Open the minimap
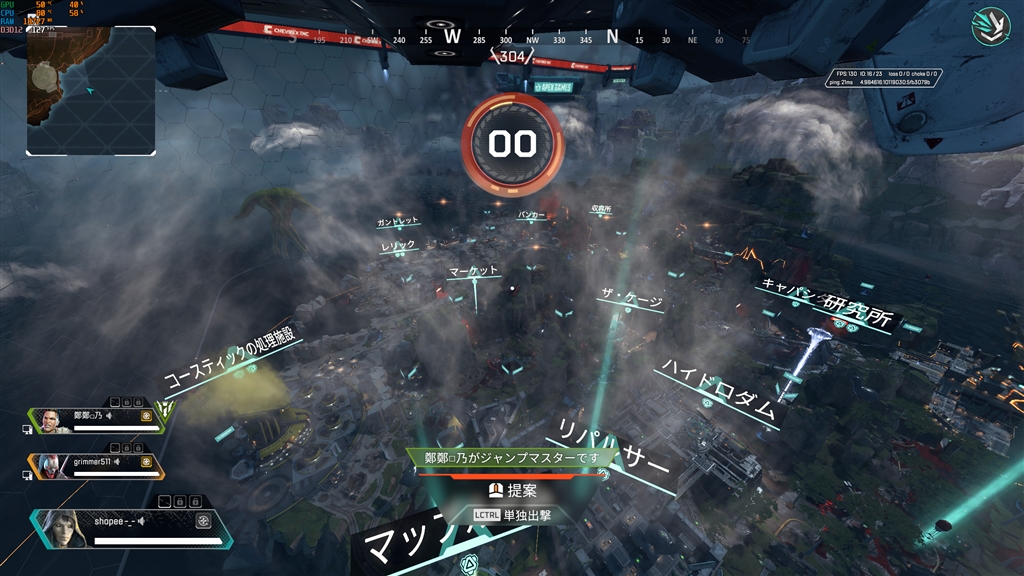Screen dimensions: 1024x576 (91, 90)
